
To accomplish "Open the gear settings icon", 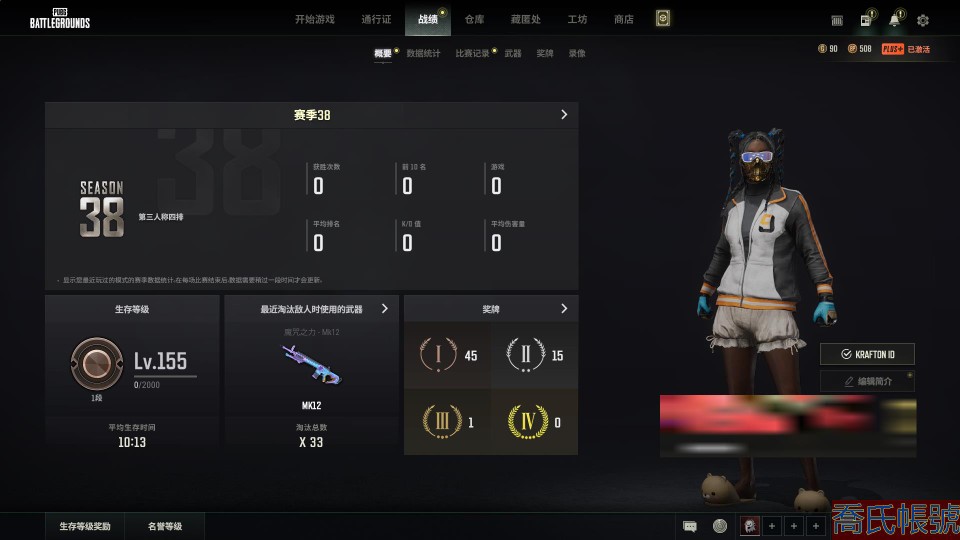I will coord(922,20).
